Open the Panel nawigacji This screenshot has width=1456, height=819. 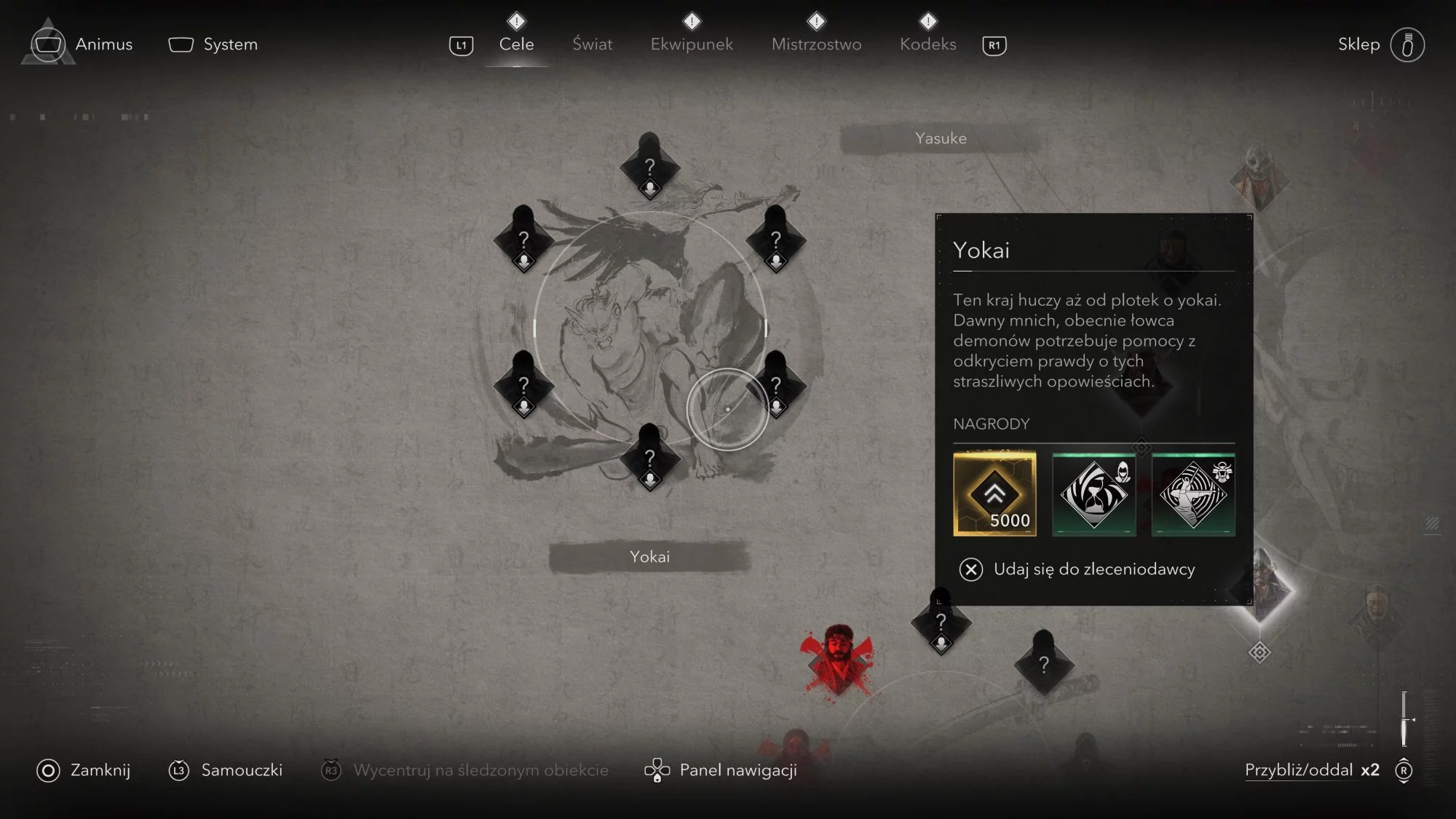721,770
